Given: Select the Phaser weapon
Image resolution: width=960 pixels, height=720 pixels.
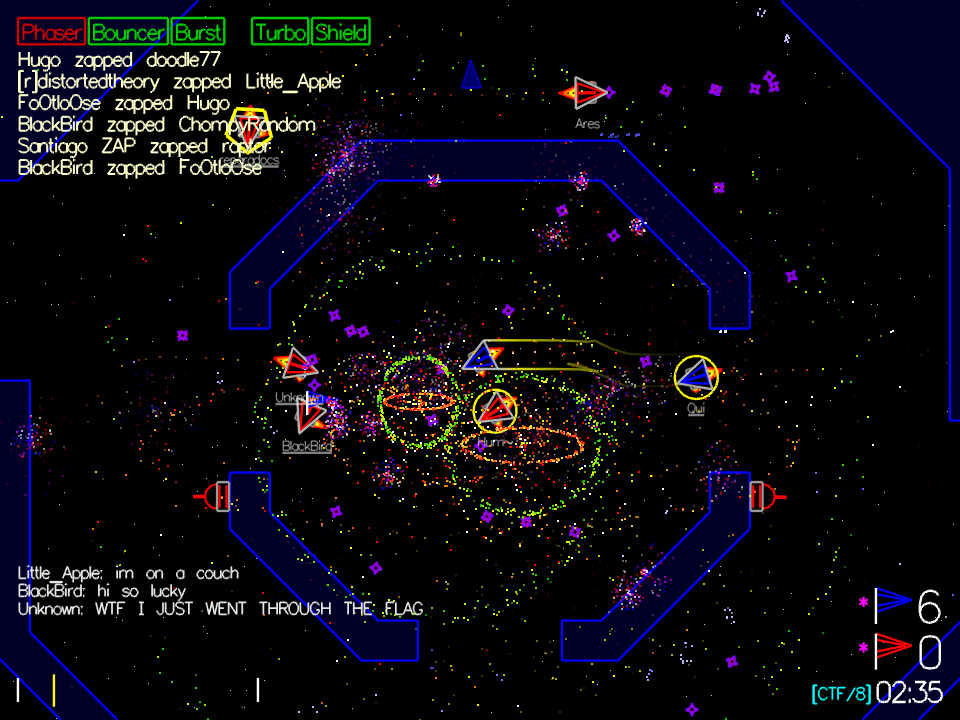Looking at the screenshot, I should (51, 32).
